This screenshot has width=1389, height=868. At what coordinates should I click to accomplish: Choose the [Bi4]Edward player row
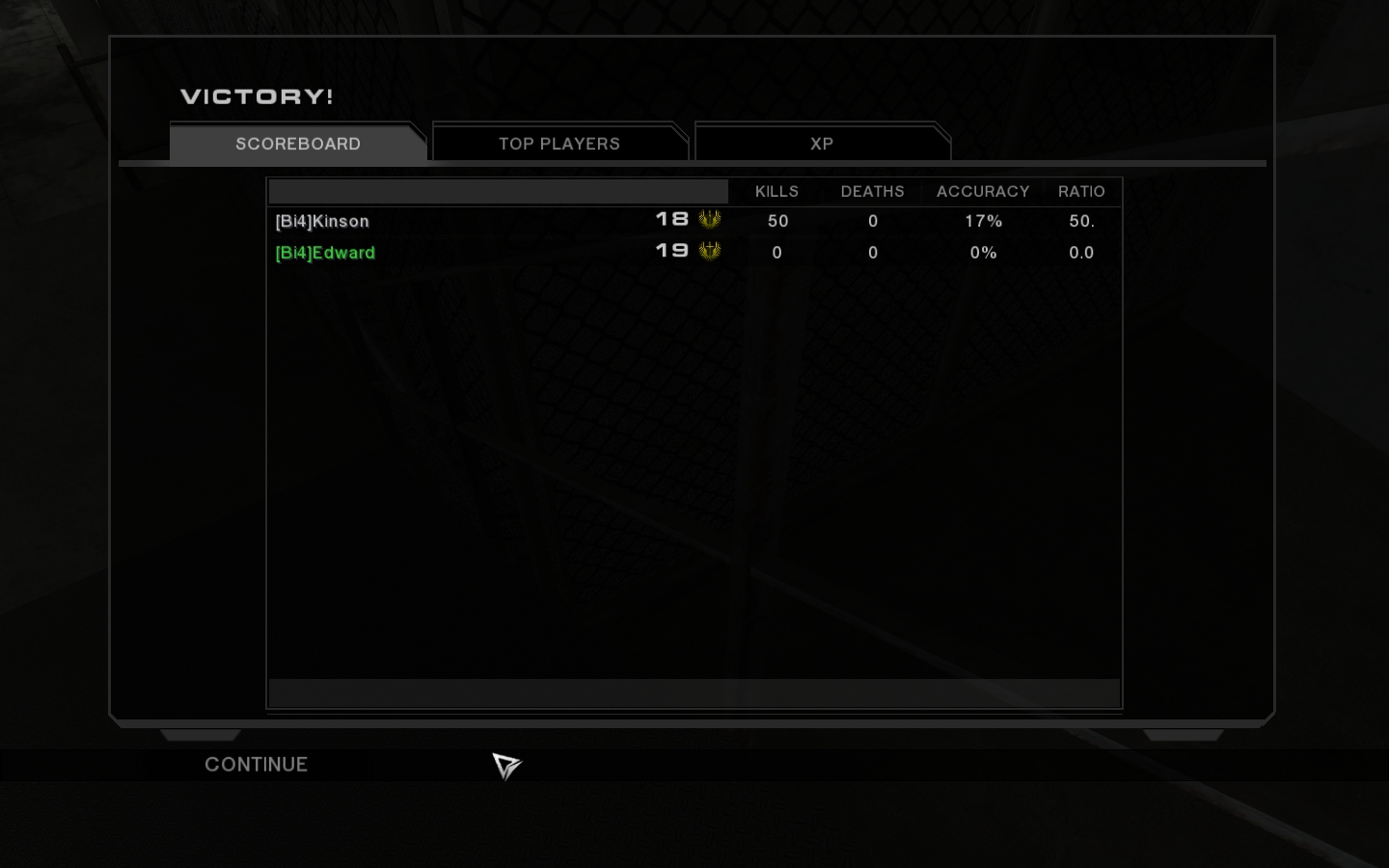[x=325, y=253]
